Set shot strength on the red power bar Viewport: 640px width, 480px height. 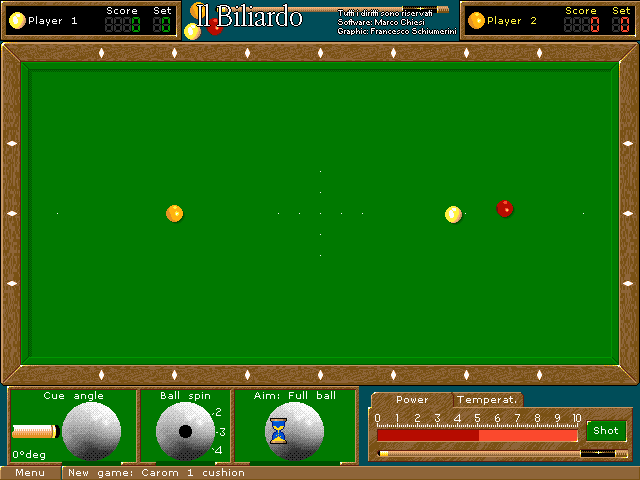pyautogui.click(x=477, y=435)
